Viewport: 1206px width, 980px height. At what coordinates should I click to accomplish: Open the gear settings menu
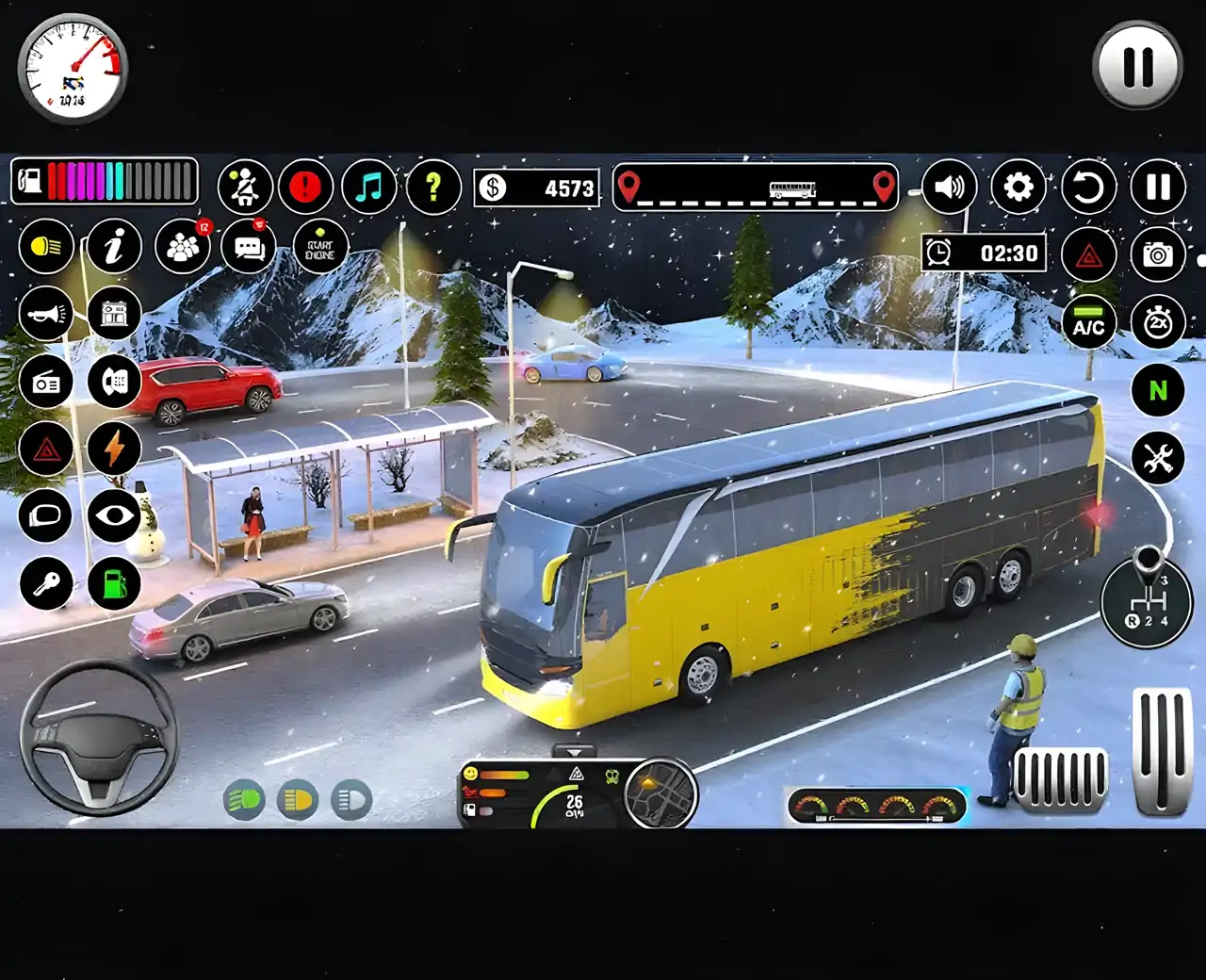click(1018, 187)
